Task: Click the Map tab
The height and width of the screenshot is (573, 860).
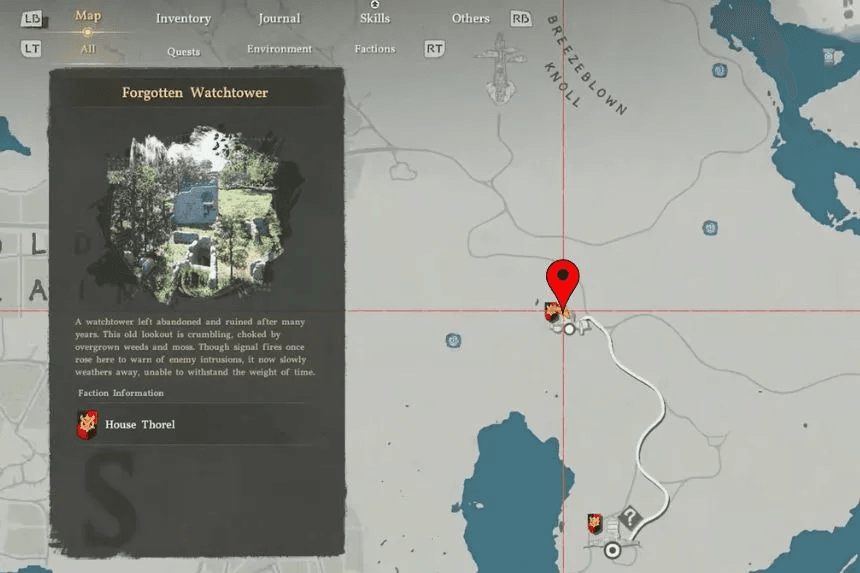Action: pos(87,16)
